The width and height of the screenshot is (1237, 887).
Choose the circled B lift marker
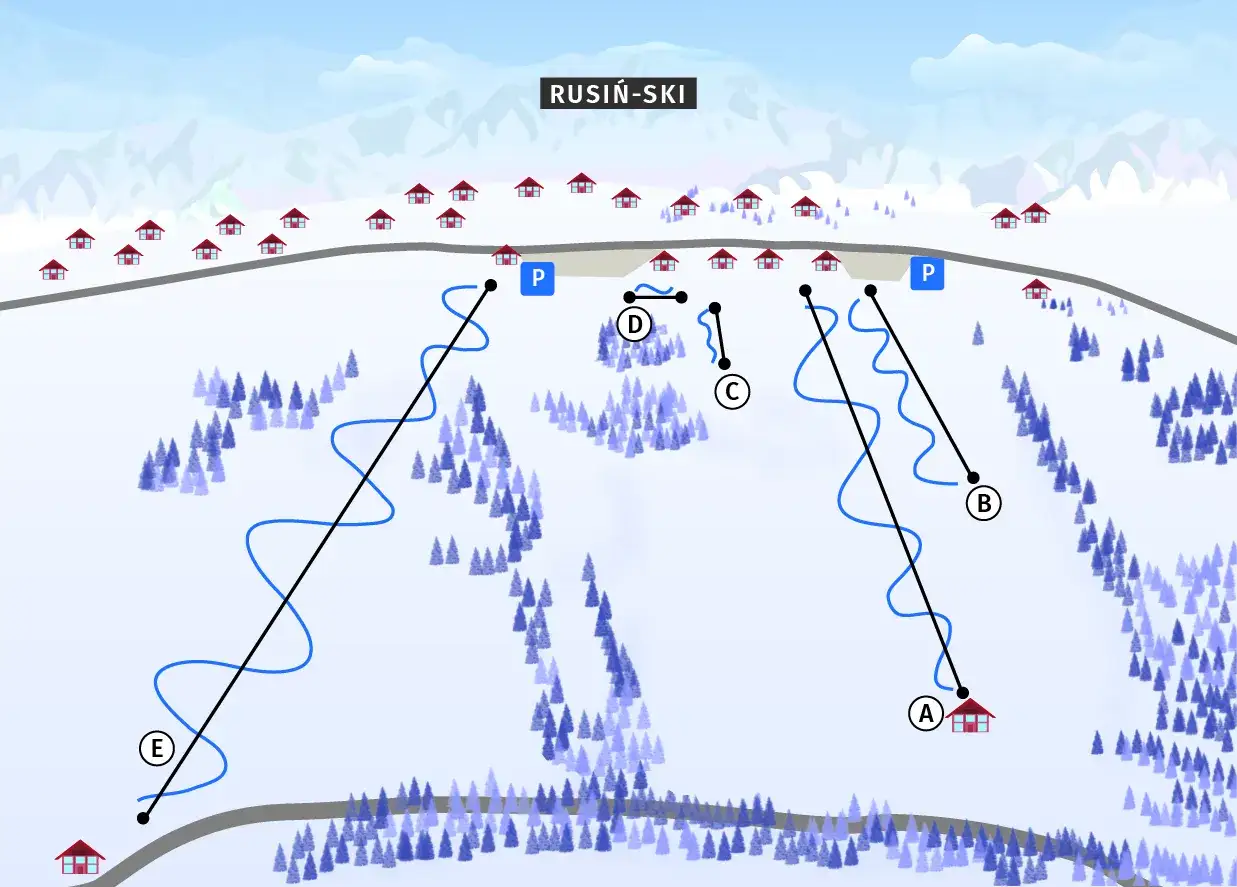click(x=983, y=504)
